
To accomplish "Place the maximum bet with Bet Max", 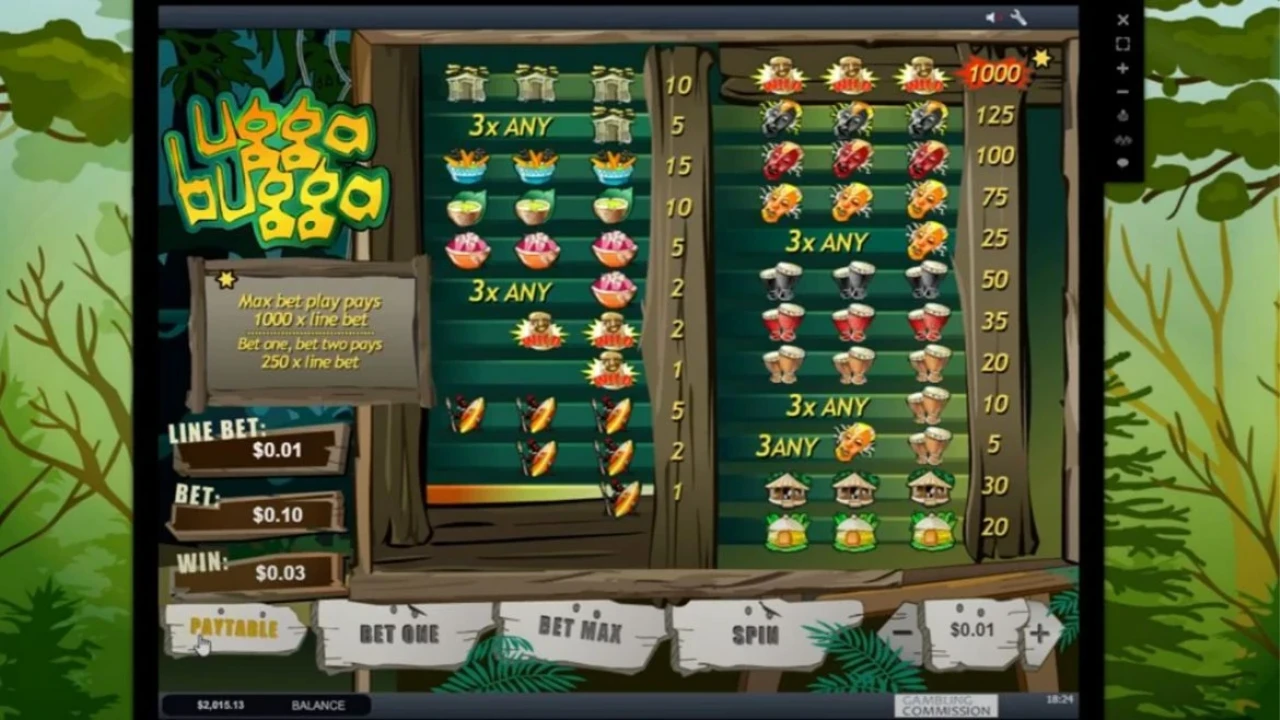I will tap(580, 629).
